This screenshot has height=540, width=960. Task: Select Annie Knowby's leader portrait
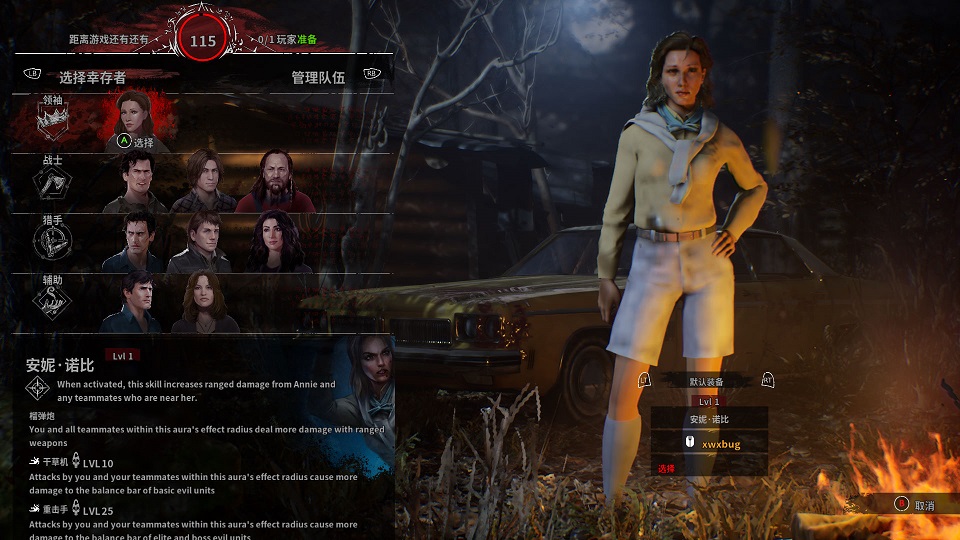coord(139,118)
